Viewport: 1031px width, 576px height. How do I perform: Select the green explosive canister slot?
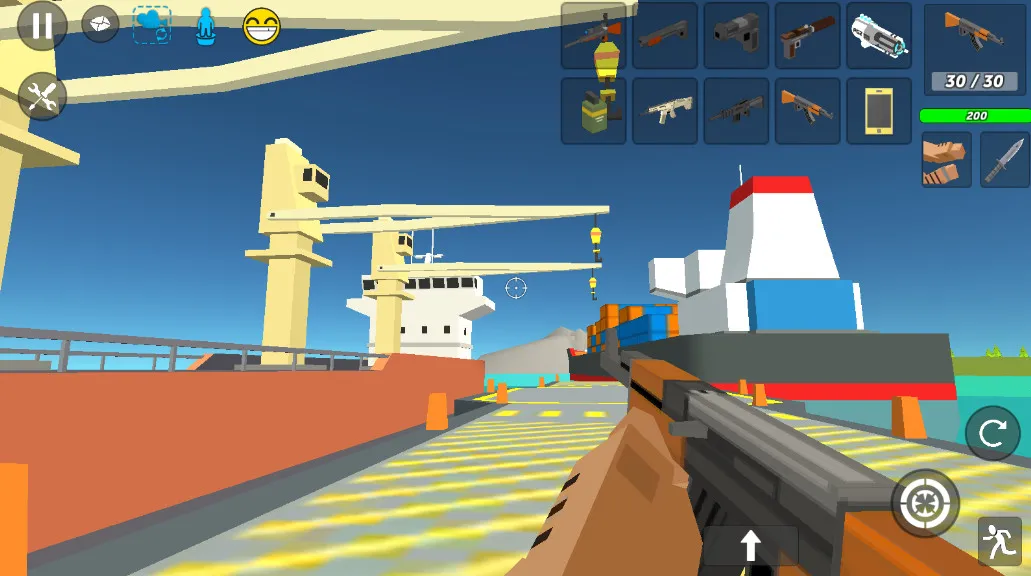tap(593, 111)
